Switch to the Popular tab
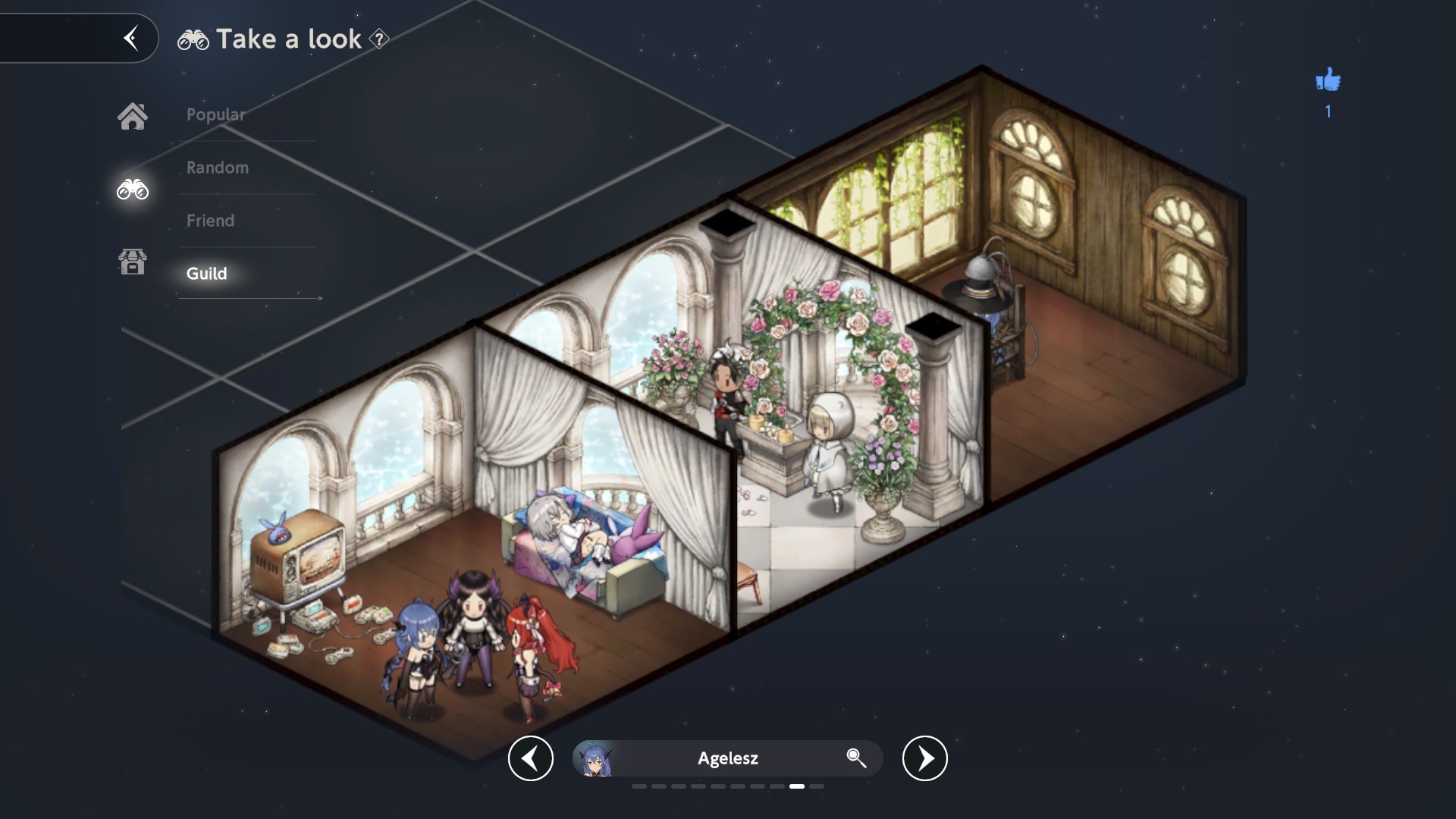This screenshot has height=819, width=1456. click(x=216, y=115)
